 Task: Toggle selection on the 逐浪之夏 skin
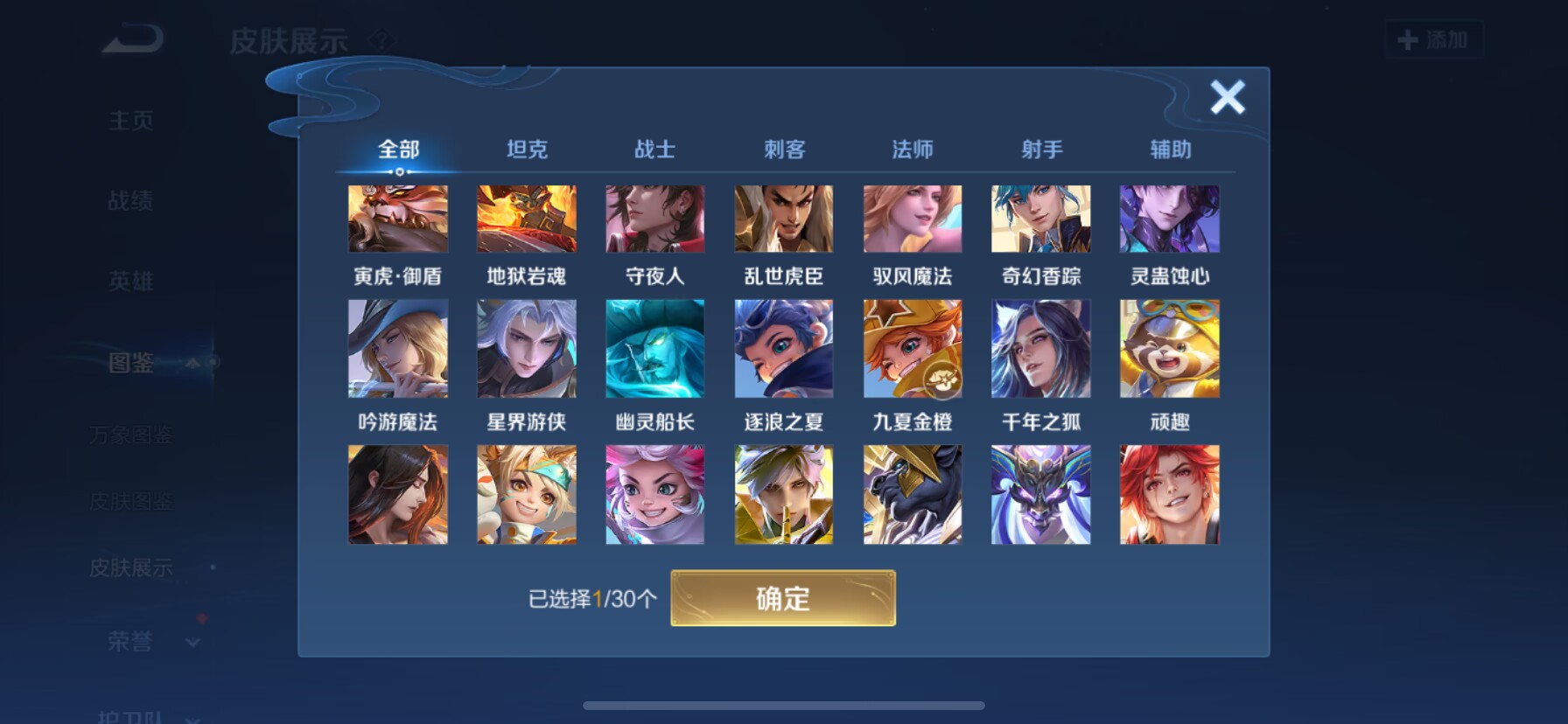tap(783, 348)
